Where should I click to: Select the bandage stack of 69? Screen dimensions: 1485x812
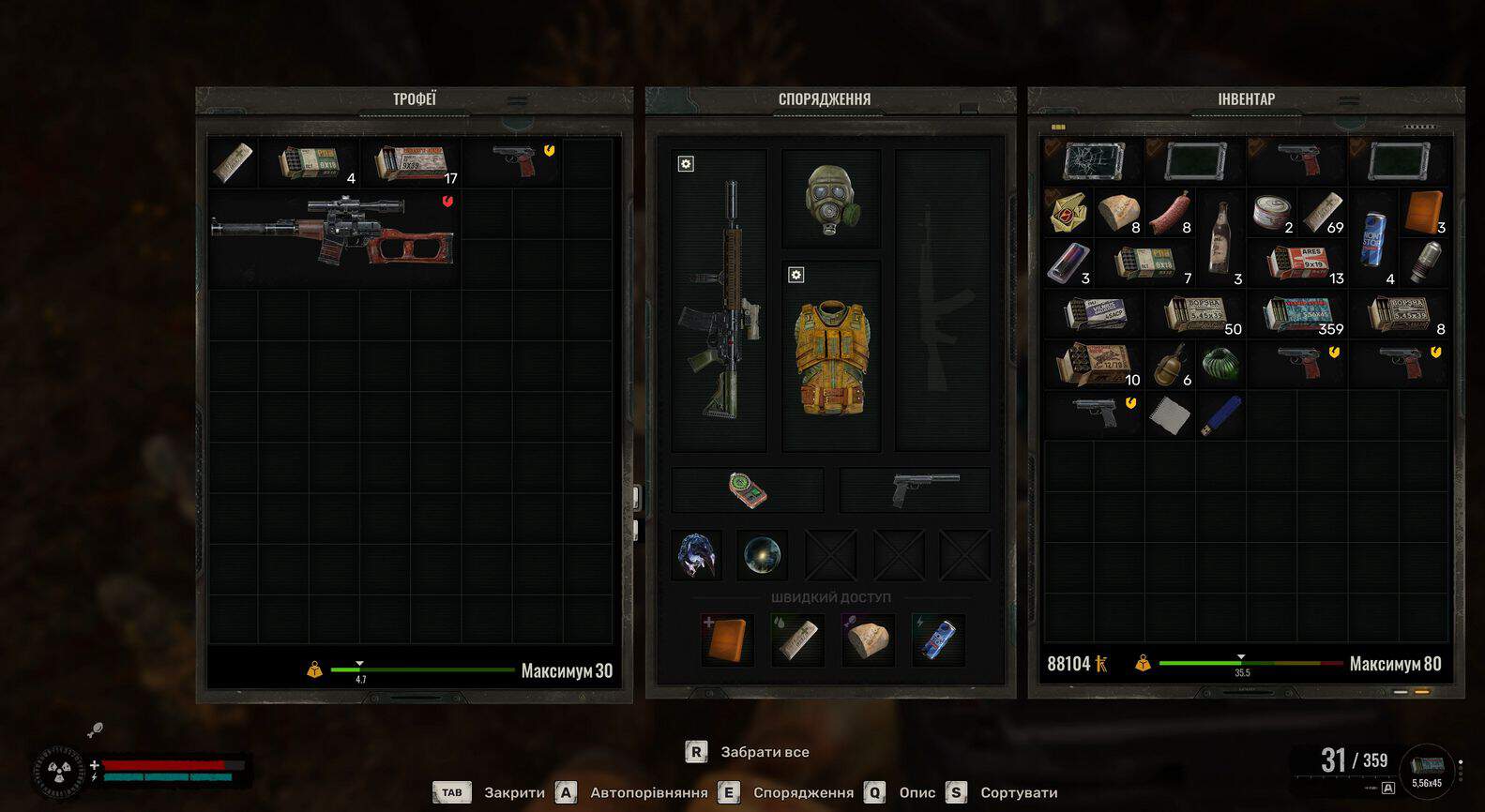coord(1322,214)
